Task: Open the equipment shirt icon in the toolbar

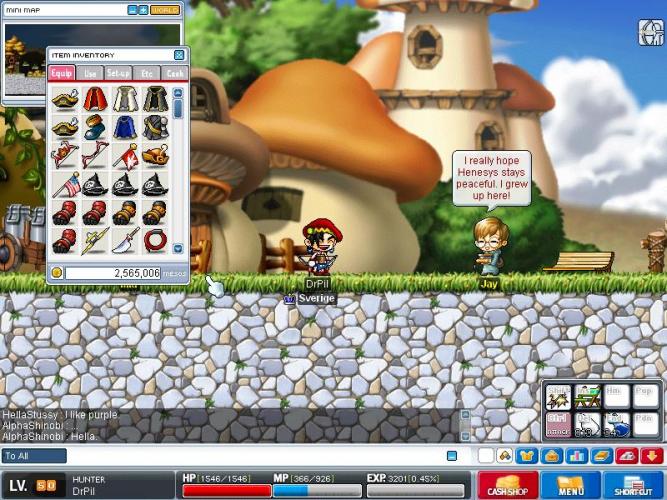Action: pyautogui.click(x=527, y=456)
